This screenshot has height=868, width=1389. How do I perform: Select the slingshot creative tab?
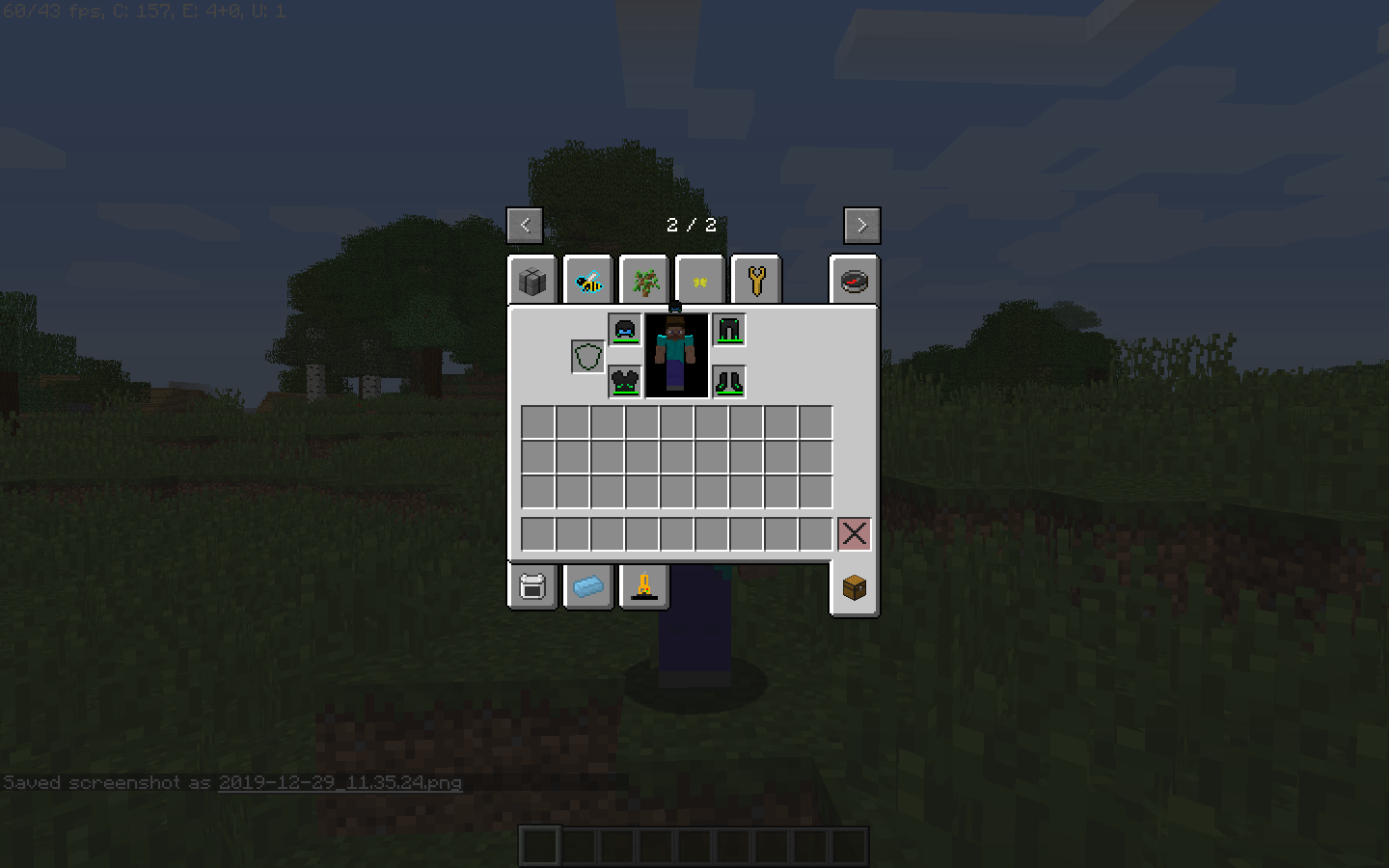click(756, 280)
